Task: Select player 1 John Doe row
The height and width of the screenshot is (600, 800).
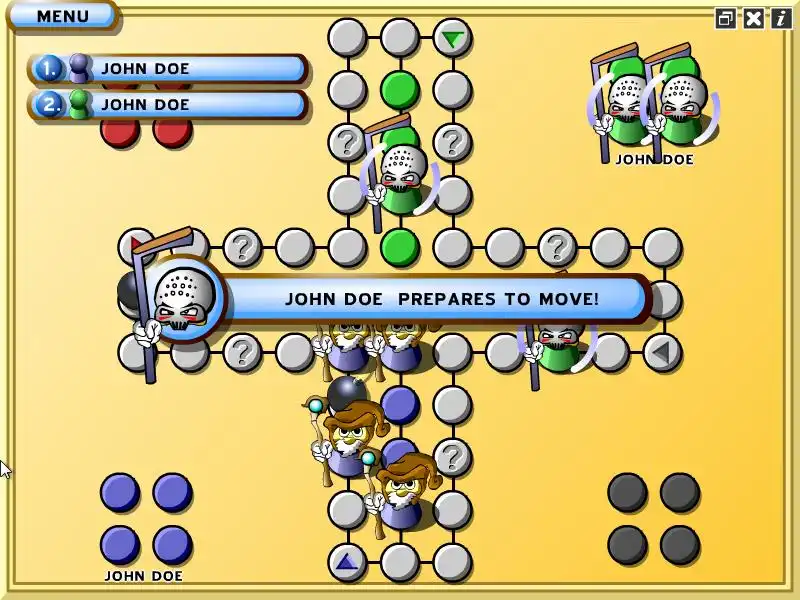Action: click(167, 69)
